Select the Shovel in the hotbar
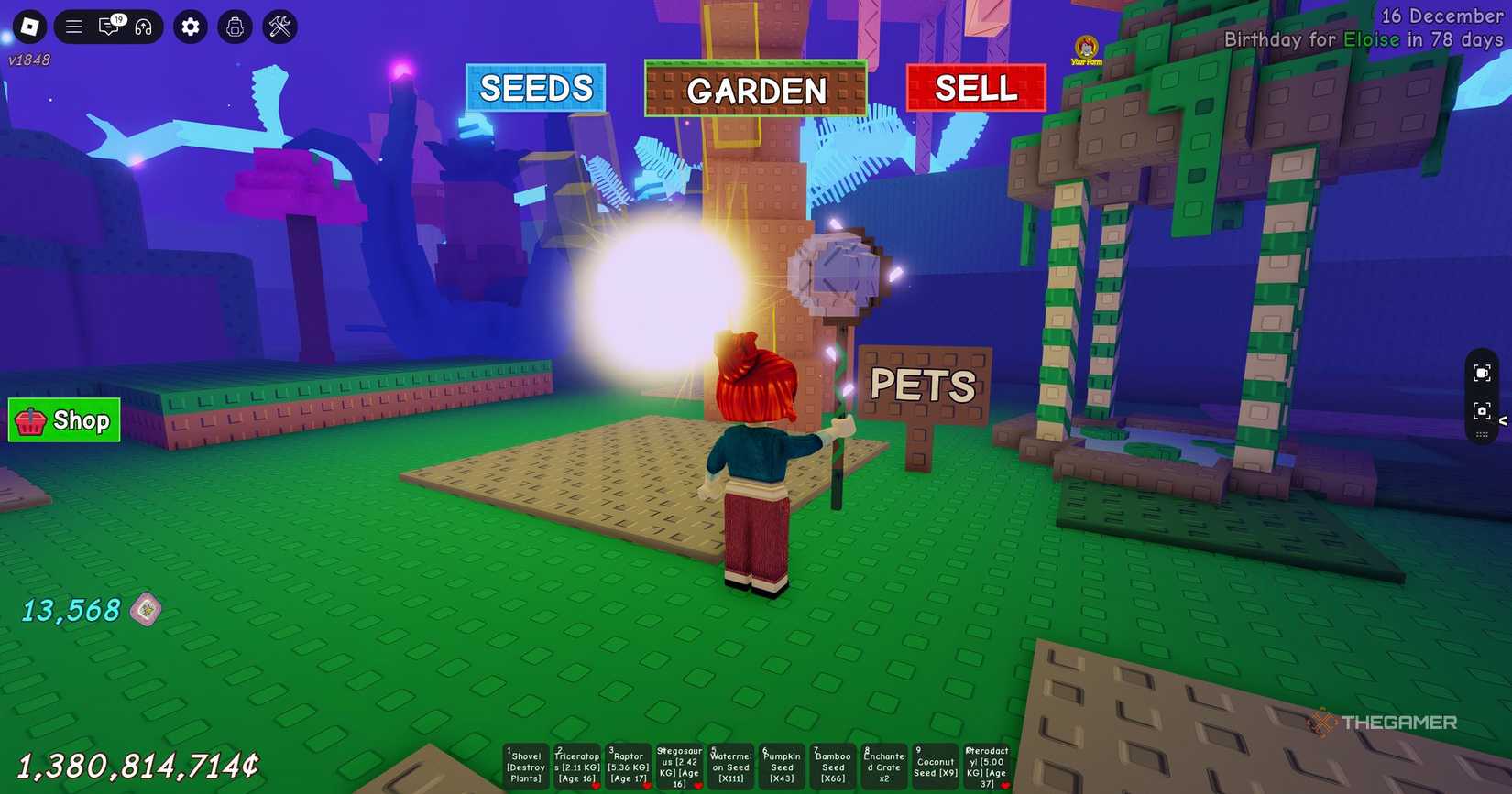This screenshot has width=1512, height=794. coord(525,767)
